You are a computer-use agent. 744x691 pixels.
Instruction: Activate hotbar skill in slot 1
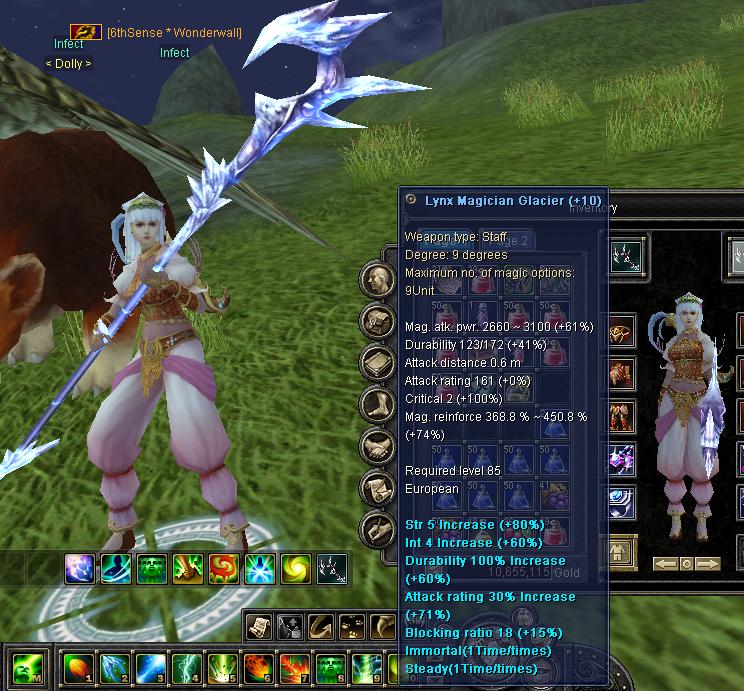78,667
